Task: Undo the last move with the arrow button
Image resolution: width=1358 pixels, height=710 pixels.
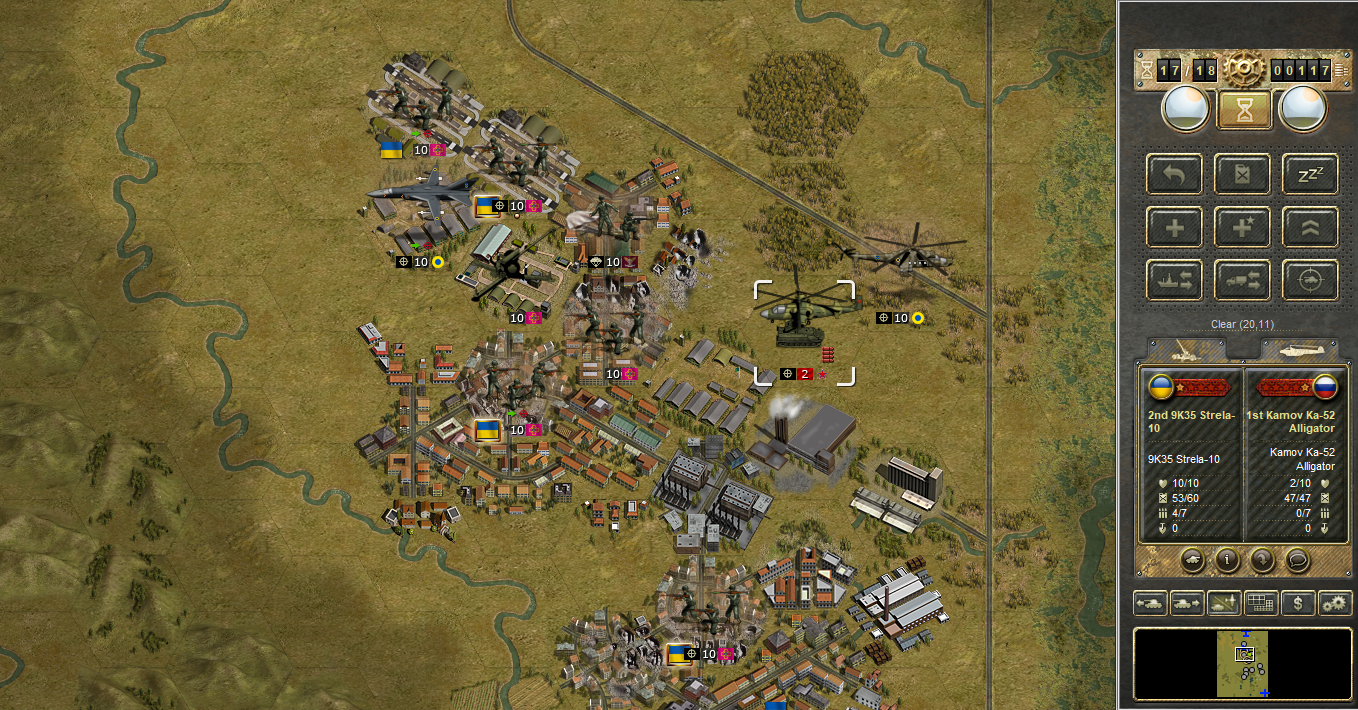Action: pyautogui.click(x=1174, y=174)
